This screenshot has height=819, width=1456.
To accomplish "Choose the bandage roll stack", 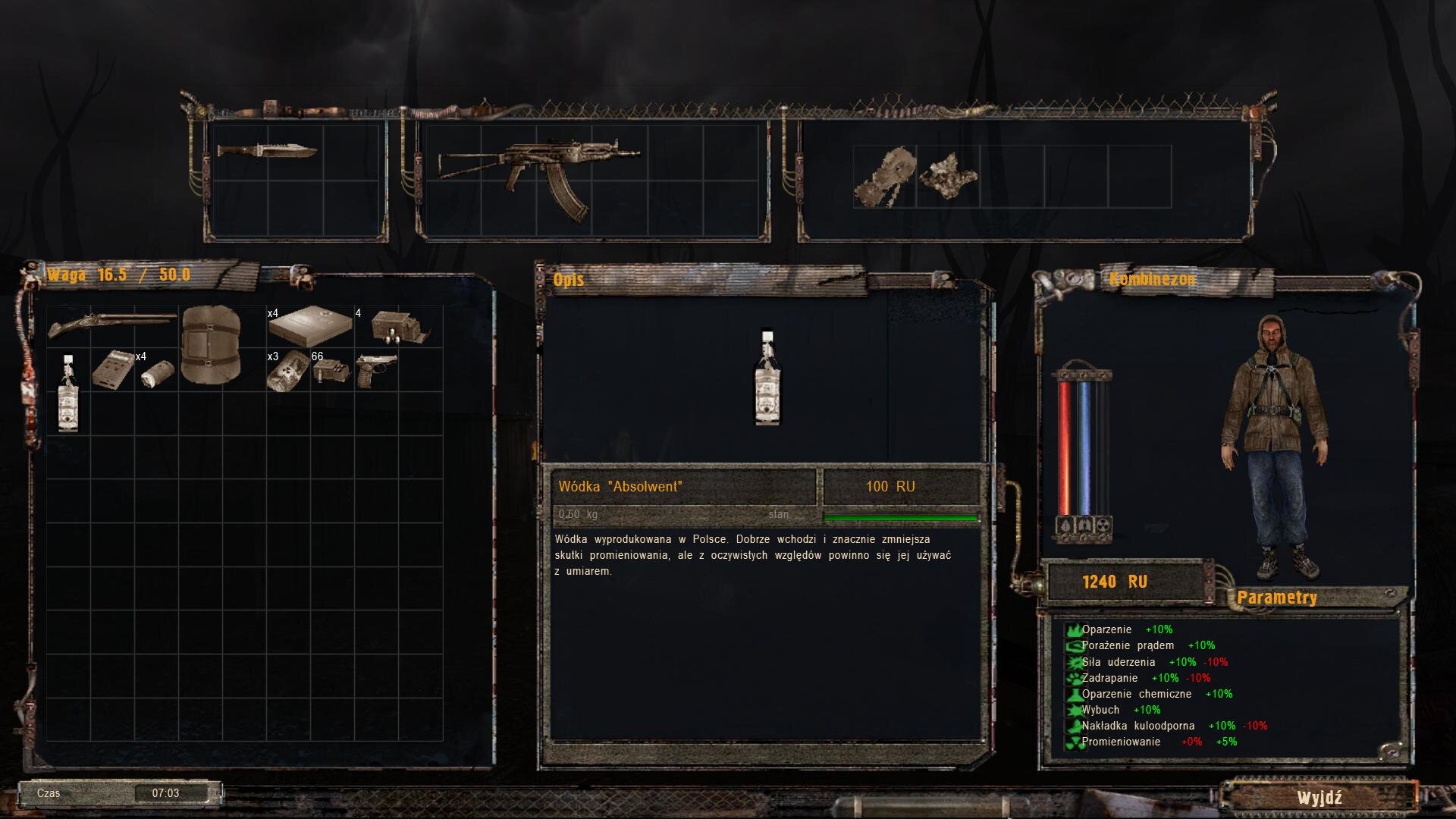I will [158, 372].
